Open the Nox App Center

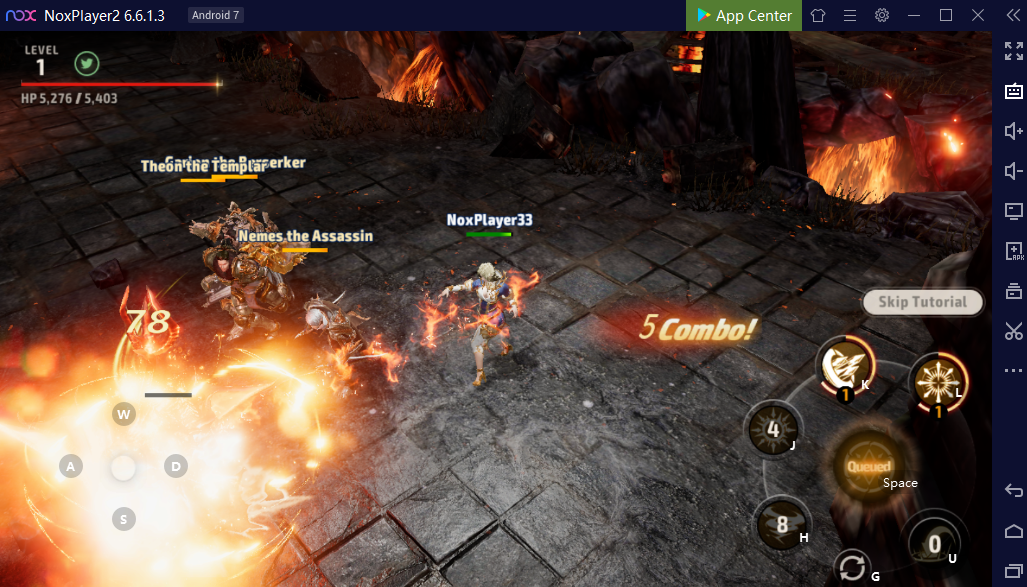tap(744, 15)
